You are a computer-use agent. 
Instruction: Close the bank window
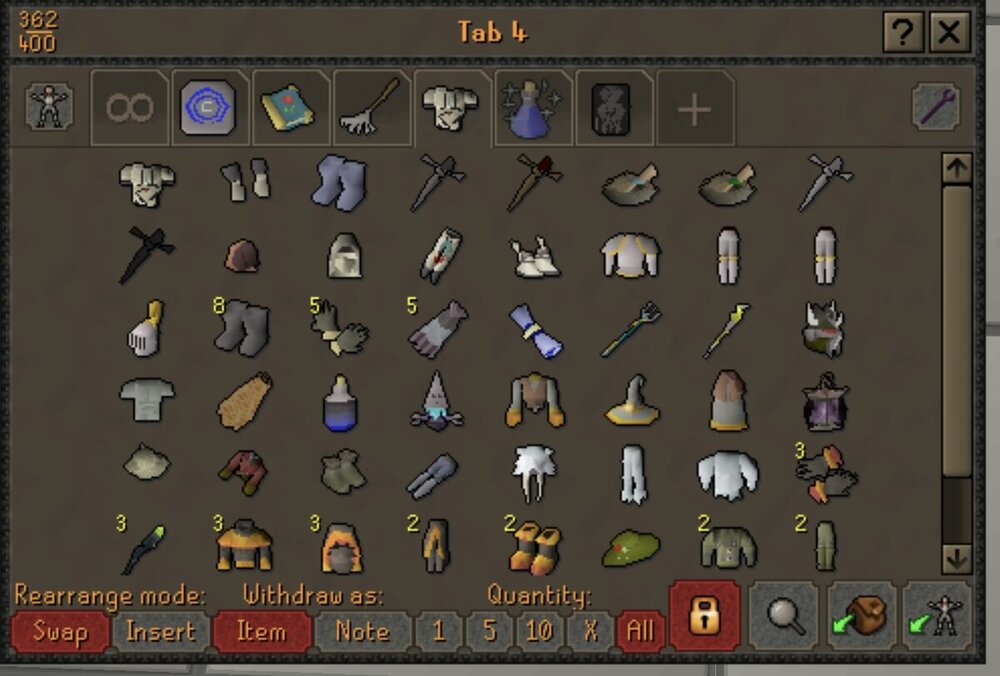[949, 34]
